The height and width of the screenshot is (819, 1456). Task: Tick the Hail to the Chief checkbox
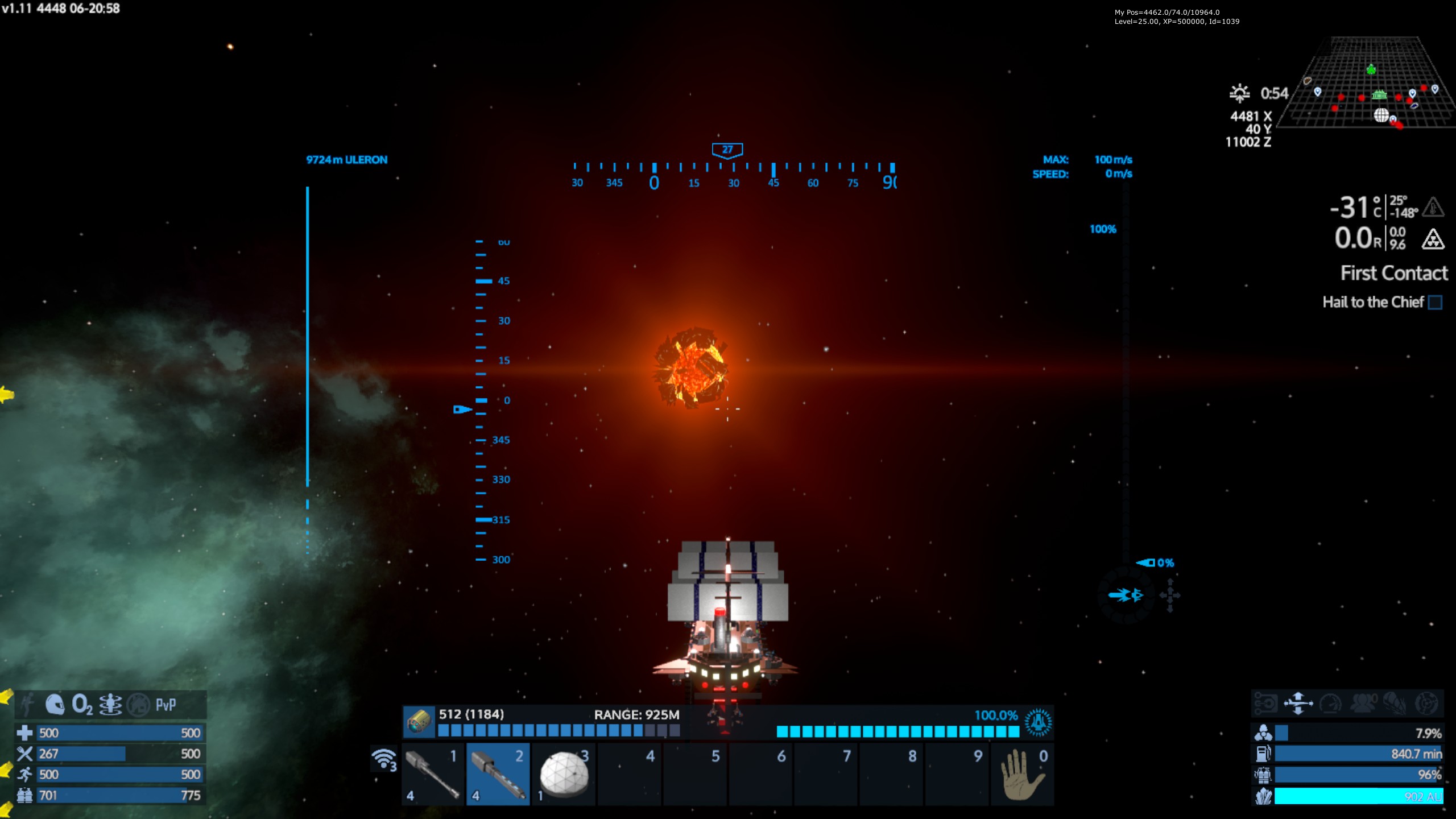pyautogui.click(x=1435, y=303)
